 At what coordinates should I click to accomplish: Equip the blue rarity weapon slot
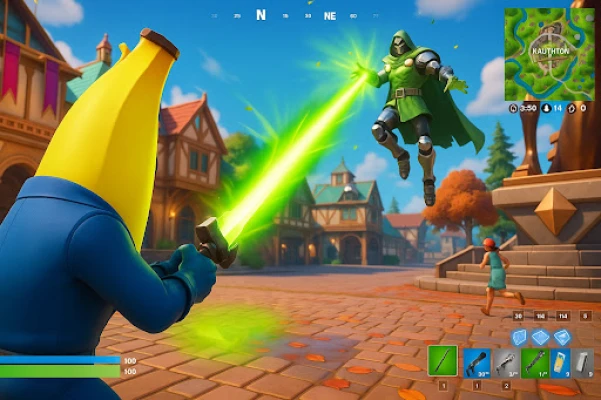(475, 361)
